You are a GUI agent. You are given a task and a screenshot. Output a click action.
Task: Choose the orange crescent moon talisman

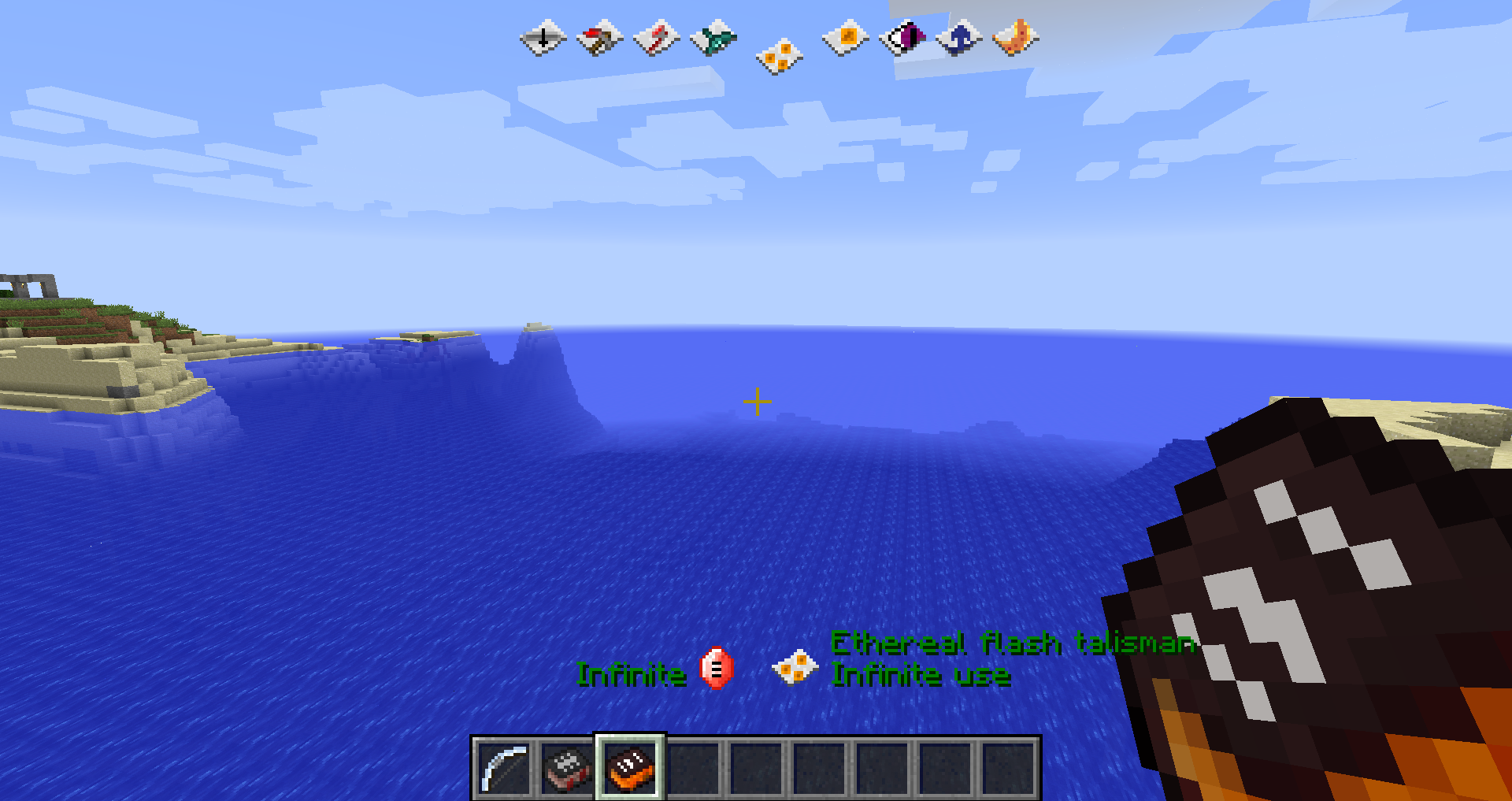tap(1015, 38)
